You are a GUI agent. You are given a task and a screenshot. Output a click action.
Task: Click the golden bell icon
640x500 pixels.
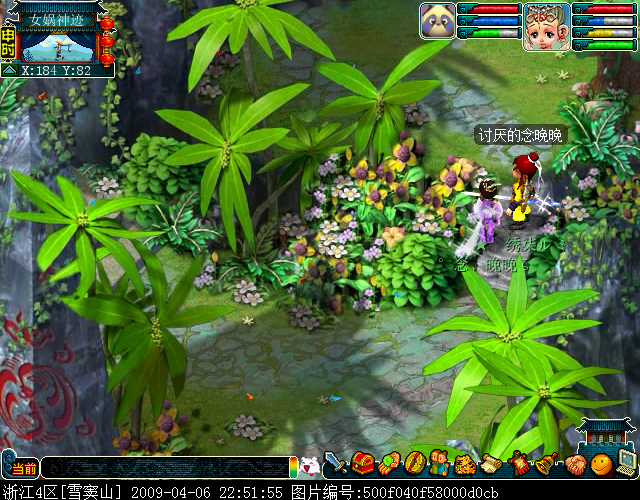[546, 464]
